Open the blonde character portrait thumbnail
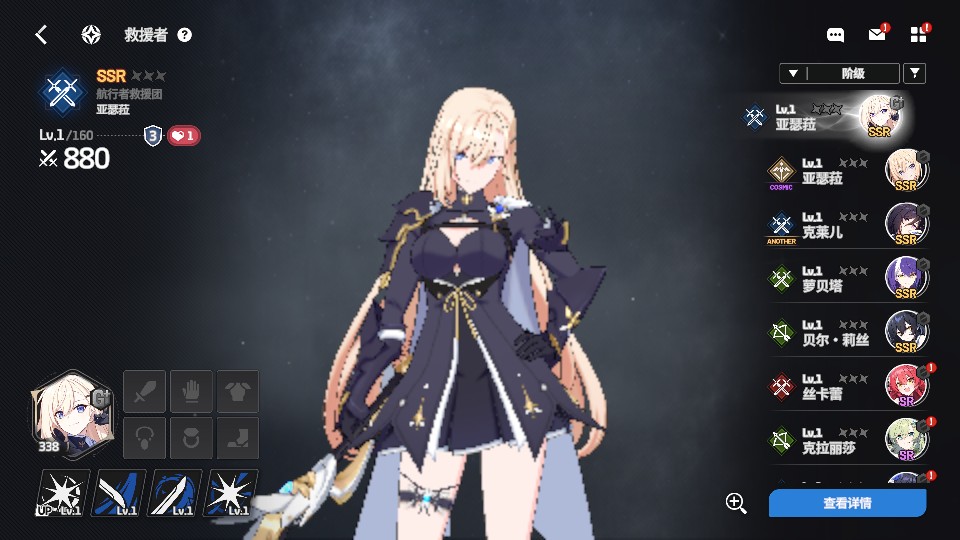The height and width of the screenshot is (540, 960). point(67,414)
